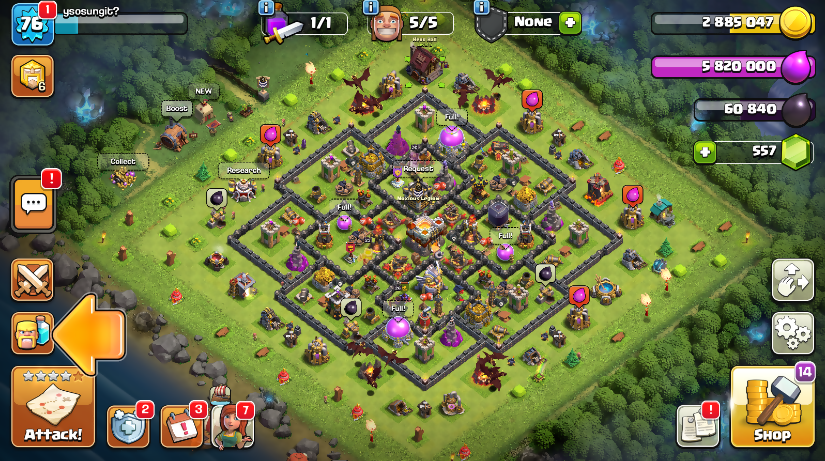Open the chat speech-bubble button
Viewport: 825px width, 461px height.
coord(33,204)
